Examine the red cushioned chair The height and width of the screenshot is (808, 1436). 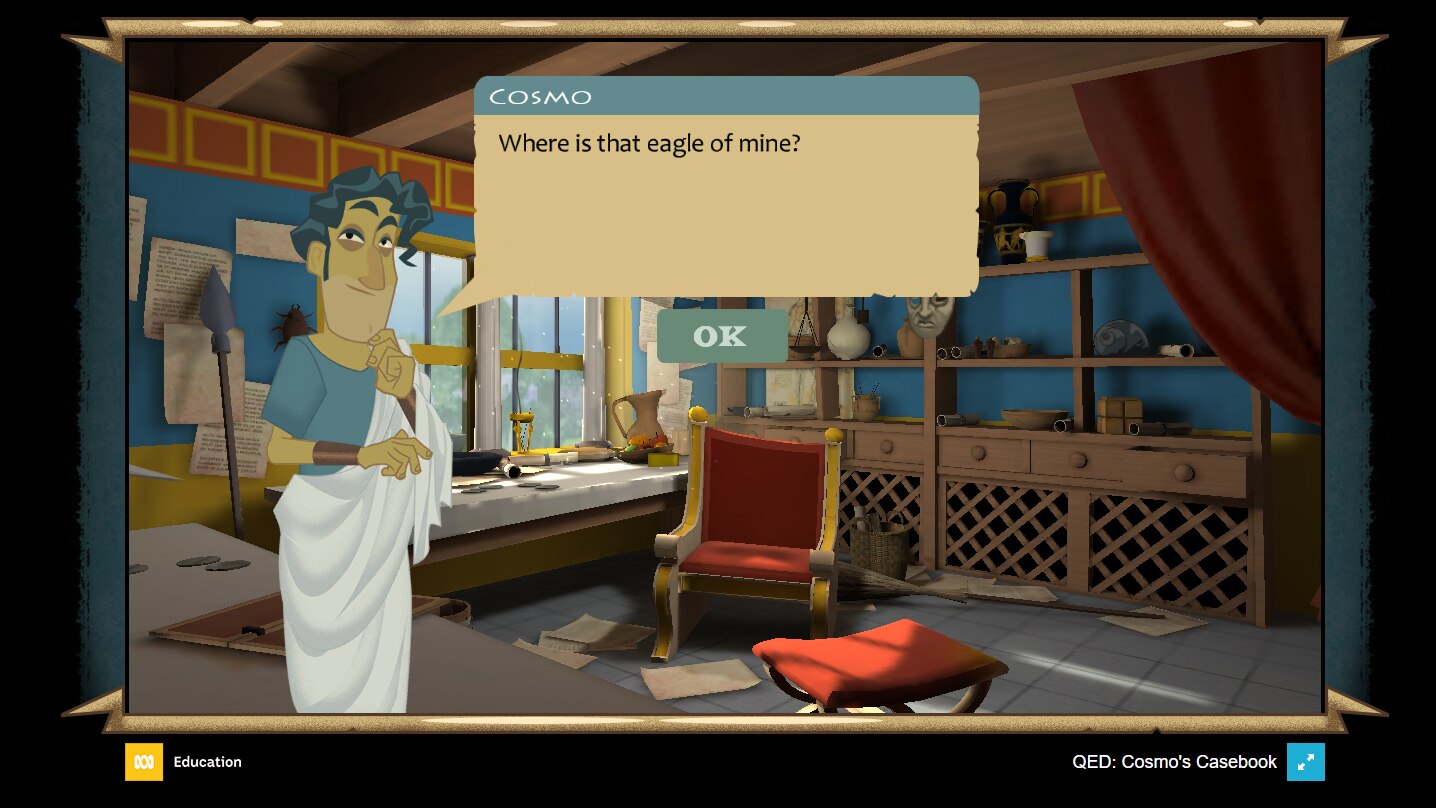pos(750,510)
